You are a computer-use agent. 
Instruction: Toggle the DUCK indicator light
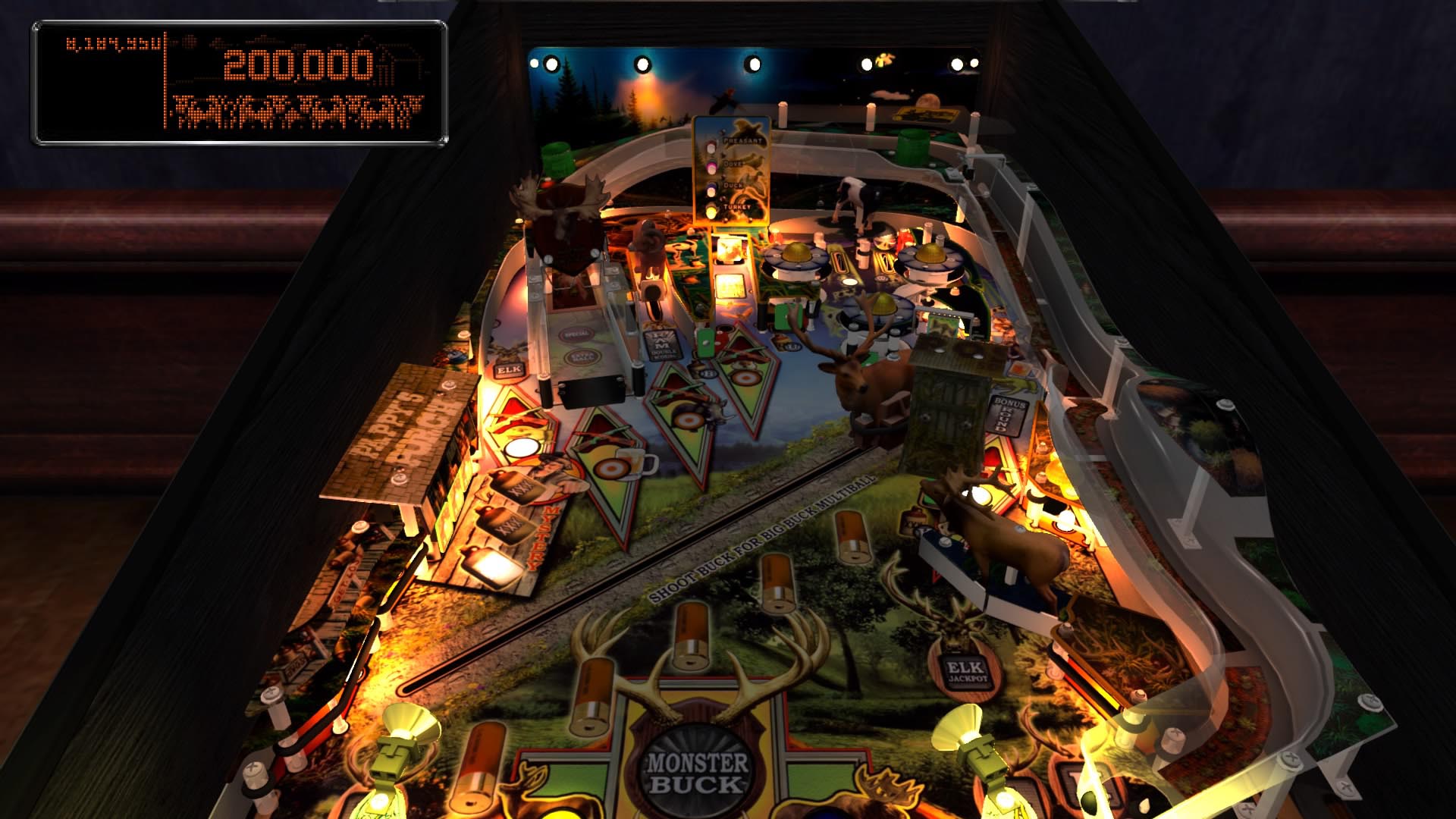pos(711,190)
